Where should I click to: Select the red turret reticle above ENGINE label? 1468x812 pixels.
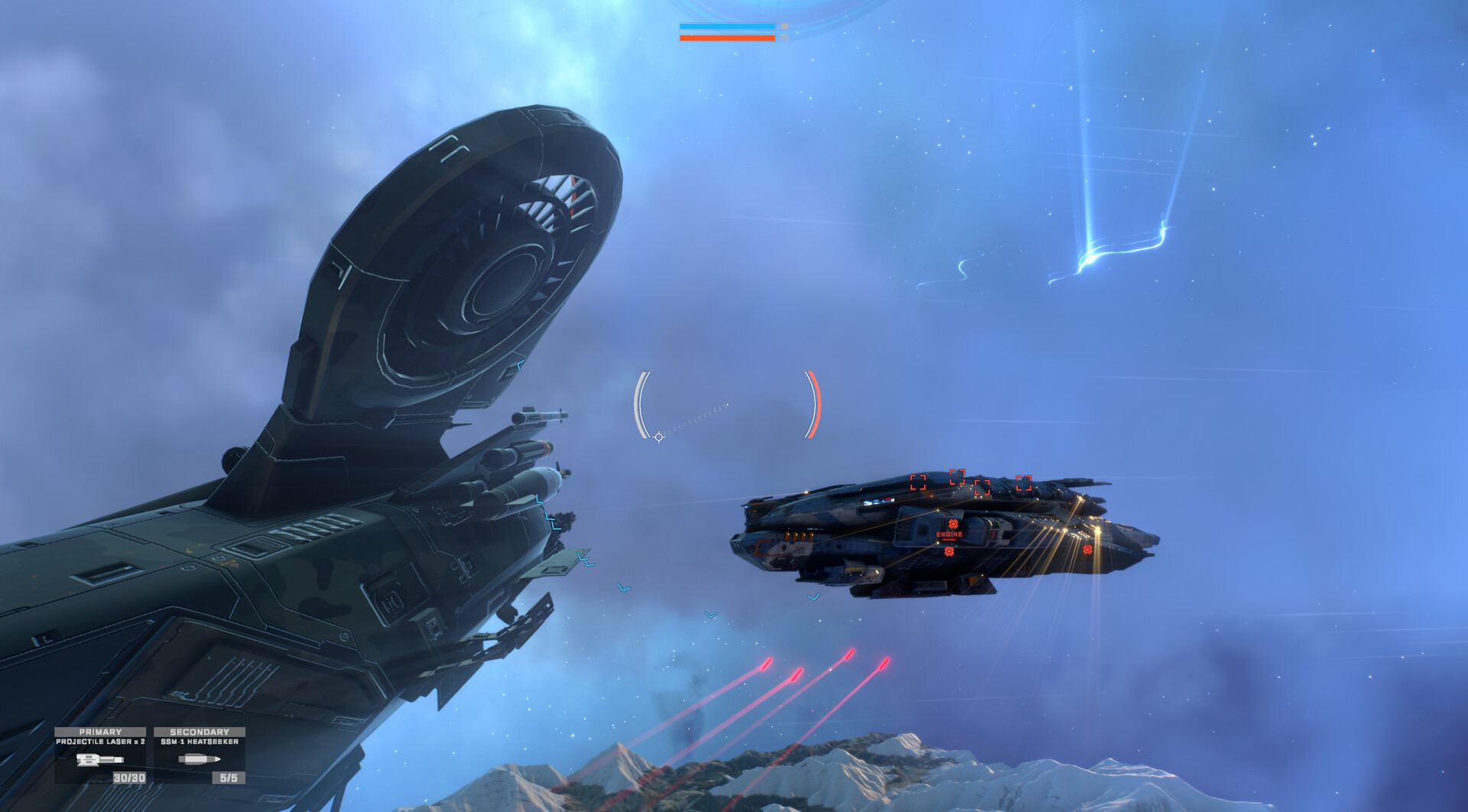tap(954, 524)
